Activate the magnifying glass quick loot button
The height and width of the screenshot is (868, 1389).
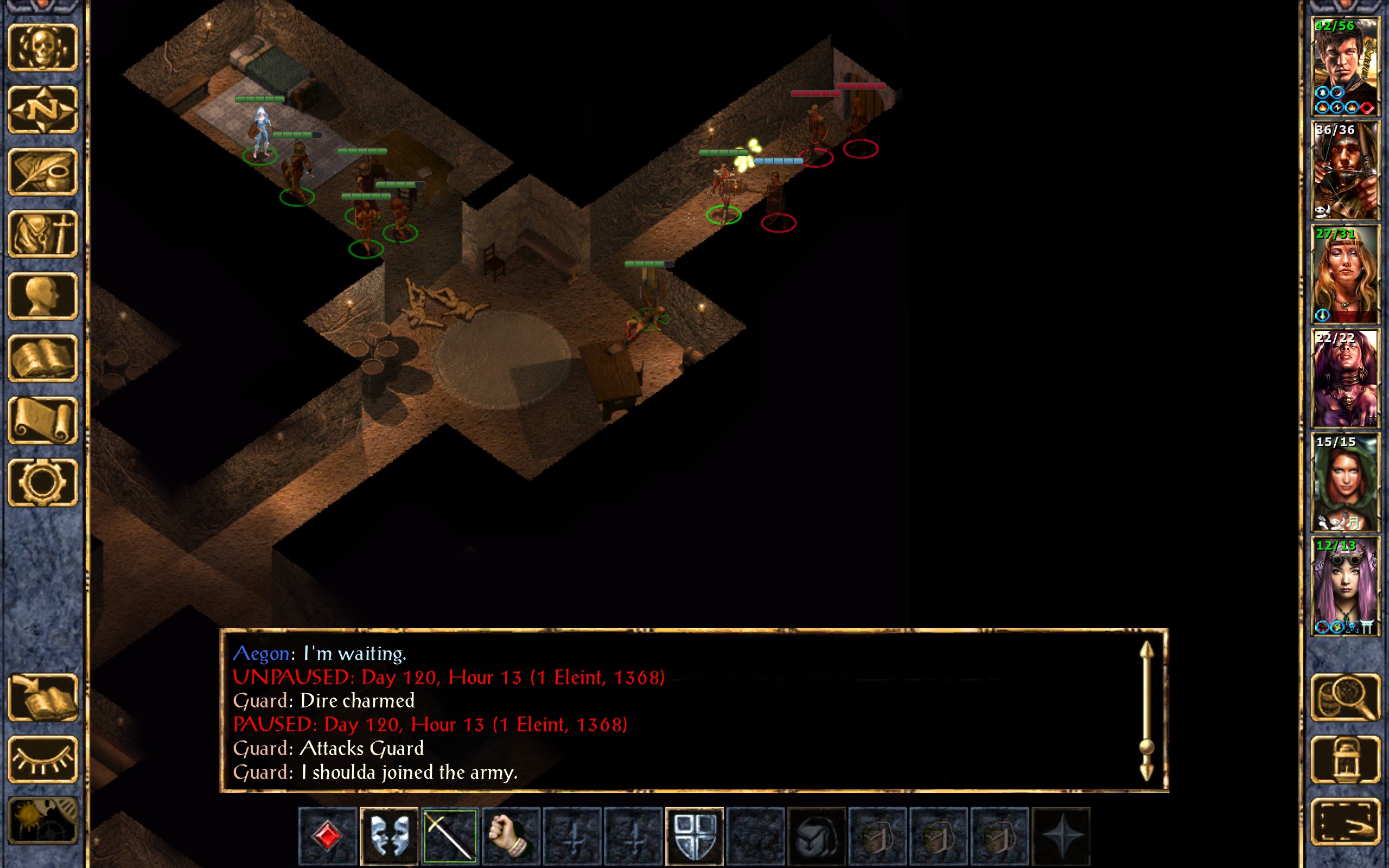coord(1345,697)
